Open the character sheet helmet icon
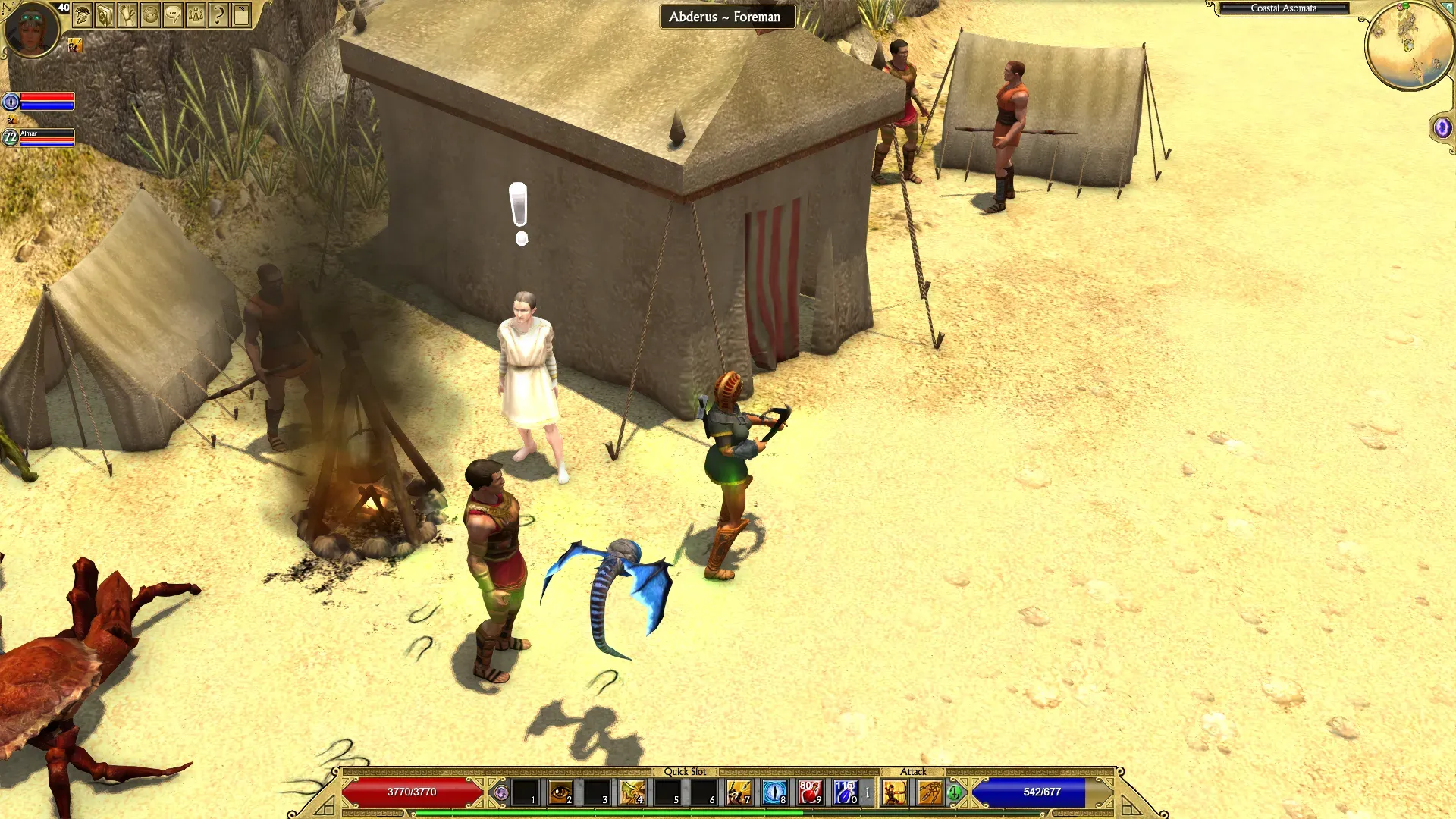Image resolution: width=1456 pixels, height=819 pixels. [x=82, y=15]
